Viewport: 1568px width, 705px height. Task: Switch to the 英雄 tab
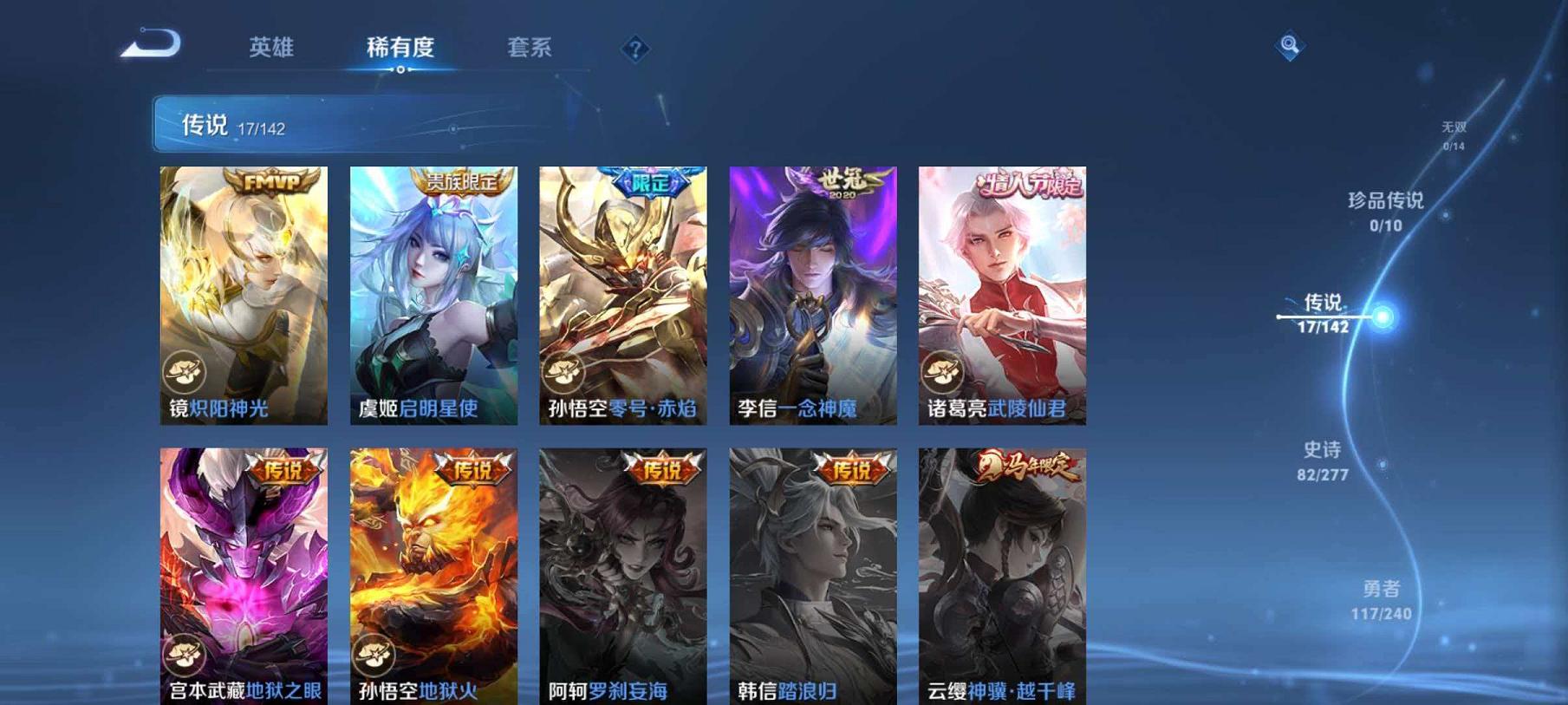coord(270,49)
